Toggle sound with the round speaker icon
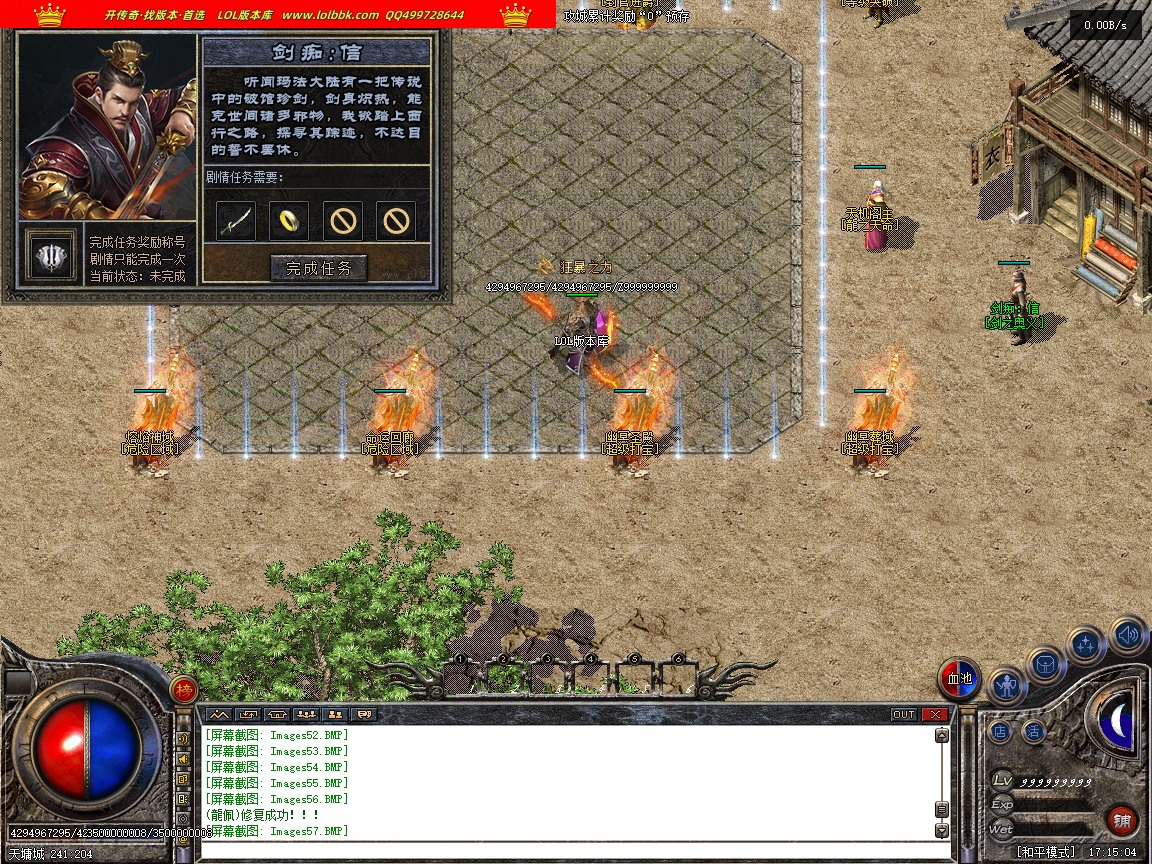 click(1128, 634)
